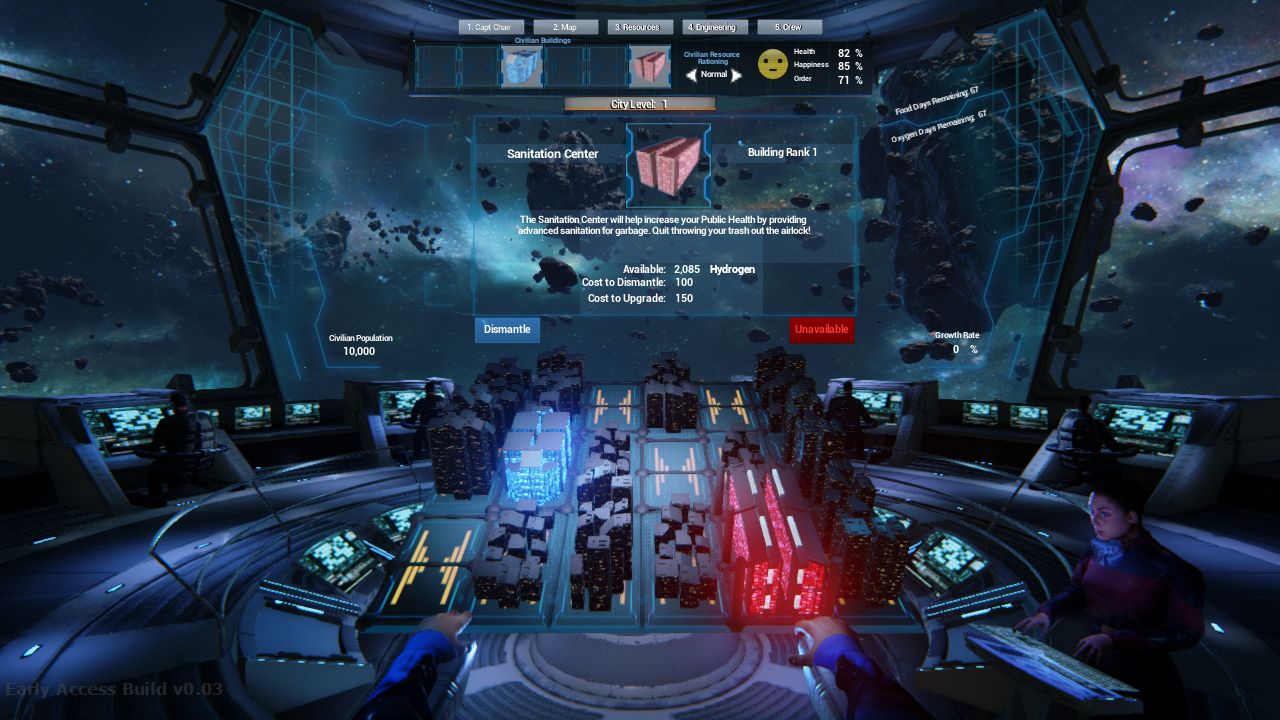
Task: Decrease rationing with the left arrow
Action: click(x=691, y=75)
